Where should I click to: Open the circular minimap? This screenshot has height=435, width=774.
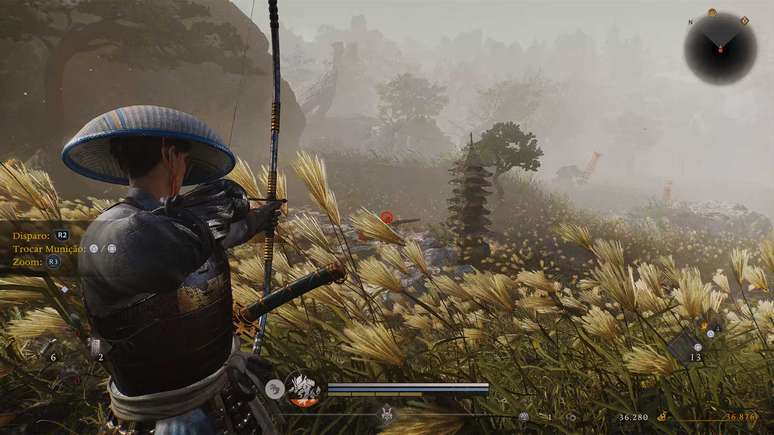[x=720, y=48]
